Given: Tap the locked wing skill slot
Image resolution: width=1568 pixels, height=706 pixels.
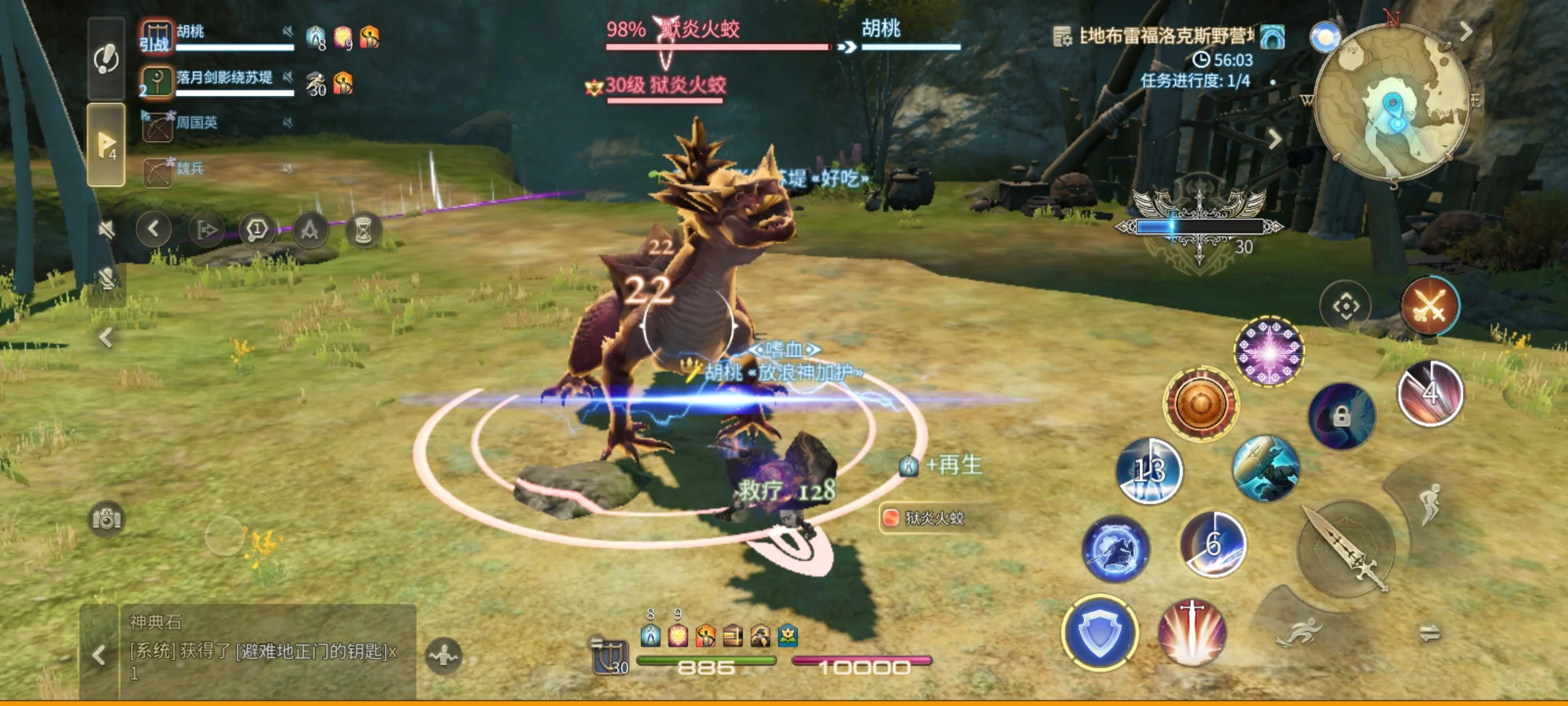Looking at the screenshot, I should tap(1341, 416).
